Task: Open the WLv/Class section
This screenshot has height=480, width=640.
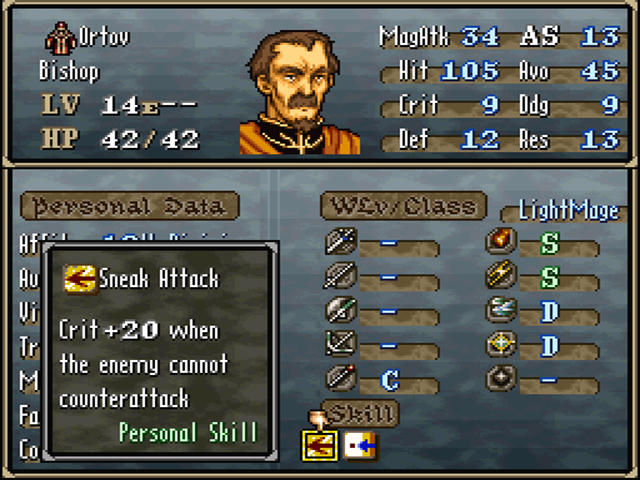Action: (403, 206)
